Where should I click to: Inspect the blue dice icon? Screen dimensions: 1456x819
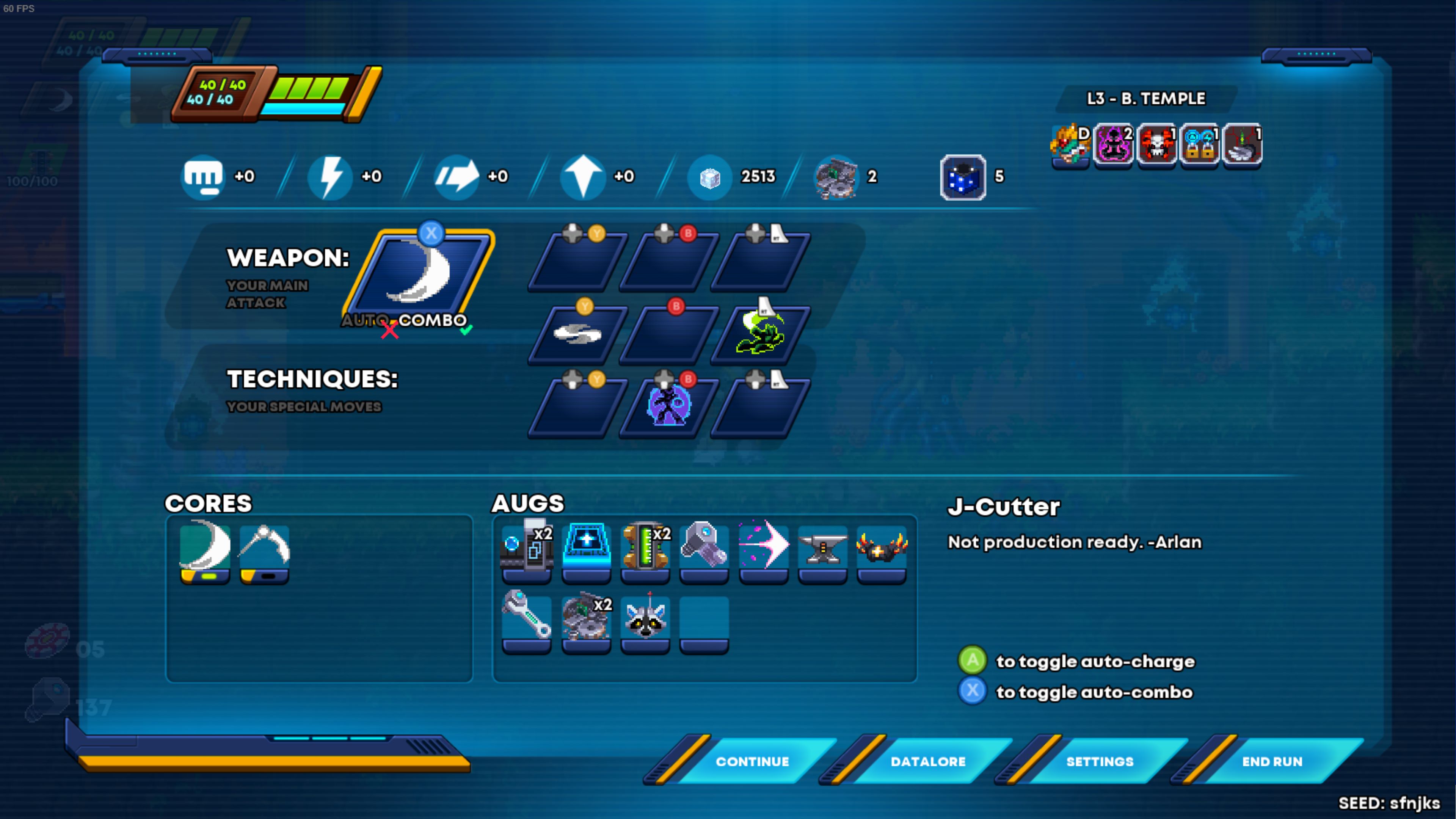tap(963, 177)
